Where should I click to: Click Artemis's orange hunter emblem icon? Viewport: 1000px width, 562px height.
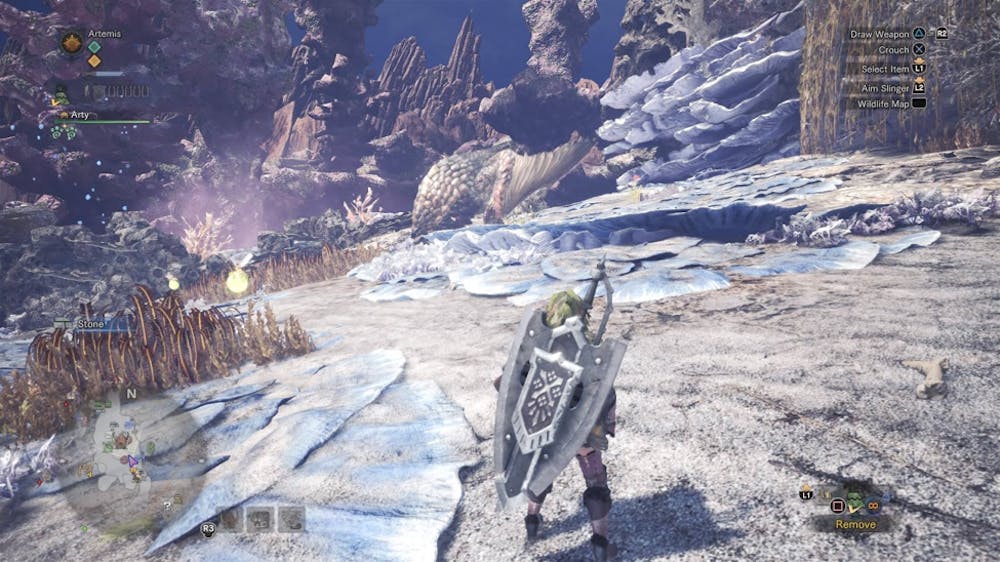point(71,42)
